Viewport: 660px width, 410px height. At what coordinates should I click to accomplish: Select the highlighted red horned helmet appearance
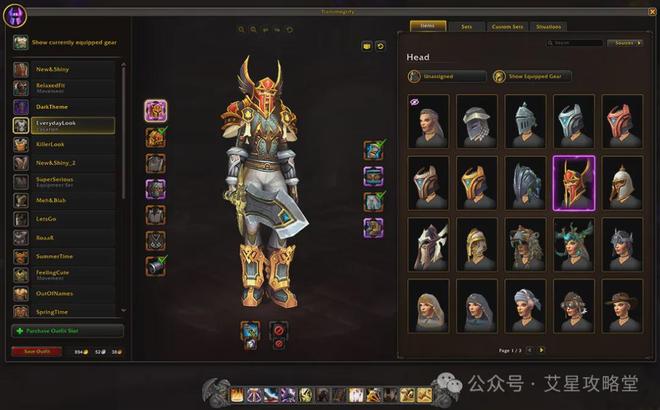tap(573, 182)
